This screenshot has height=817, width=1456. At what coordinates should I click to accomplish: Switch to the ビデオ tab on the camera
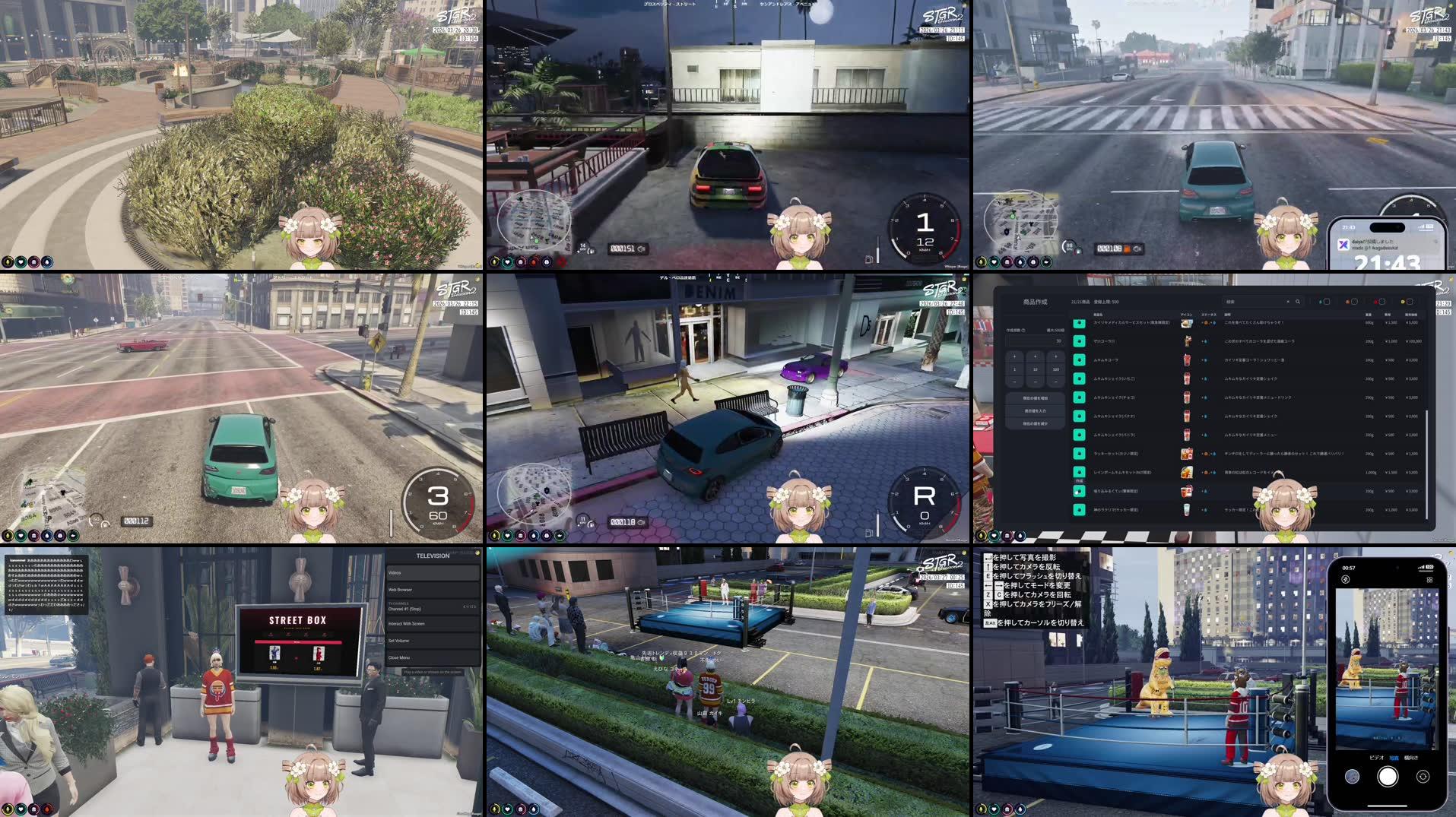coord(1376,758)
